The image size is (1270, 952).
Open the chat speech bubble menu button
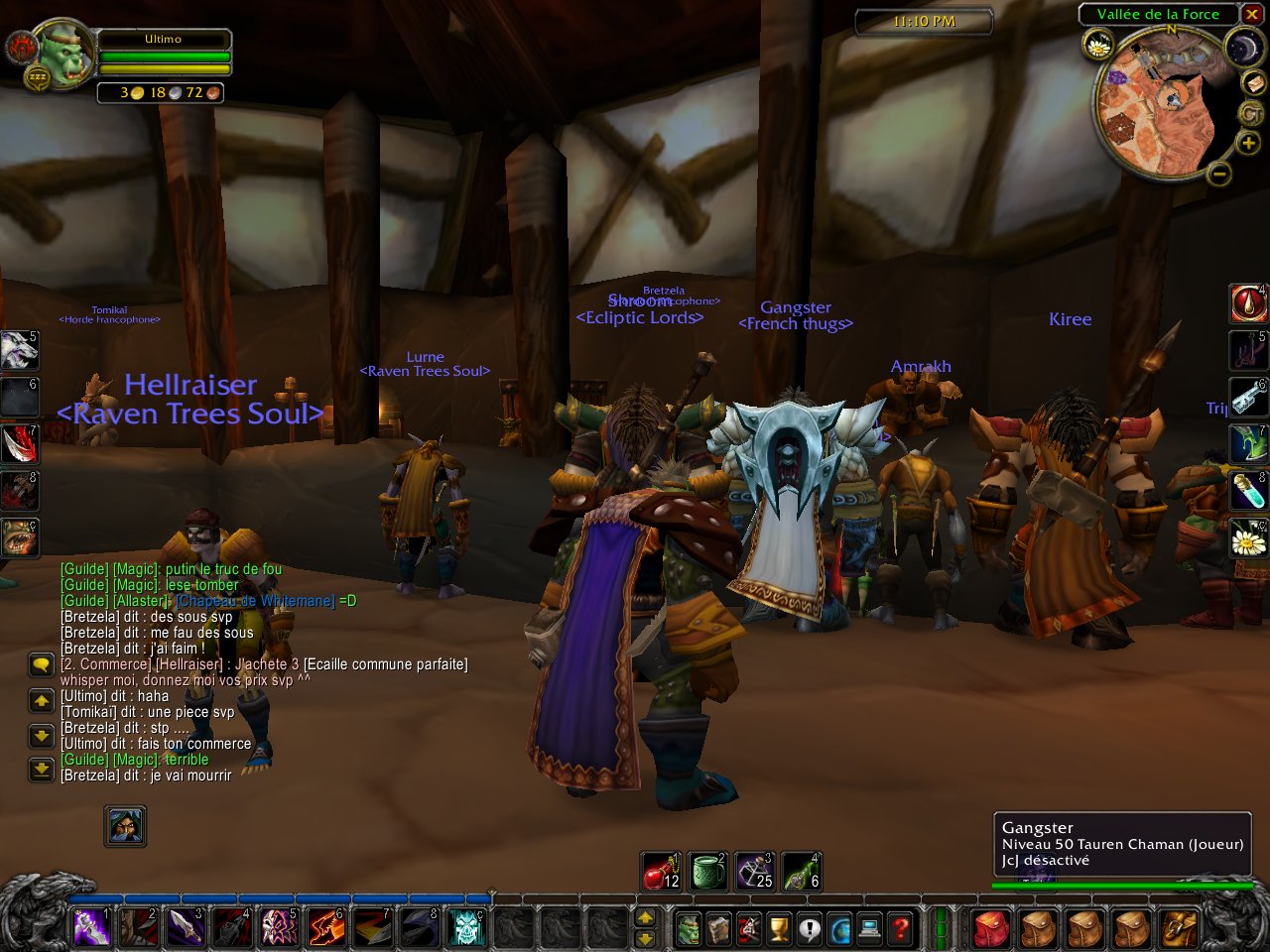pos(42,664)
